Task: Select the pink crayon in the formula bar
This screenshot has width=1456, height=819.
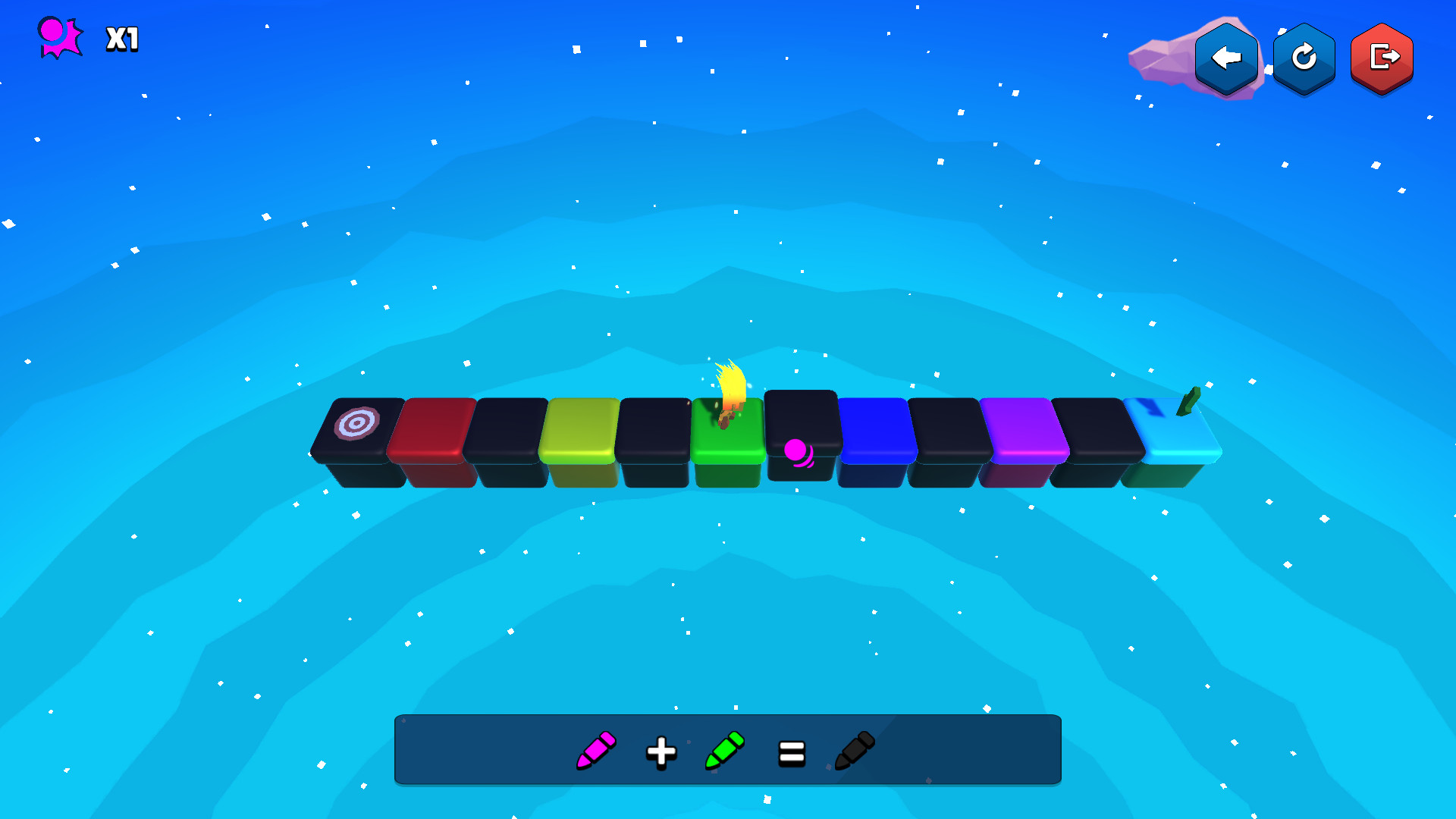Action: [x=595, y=752]
